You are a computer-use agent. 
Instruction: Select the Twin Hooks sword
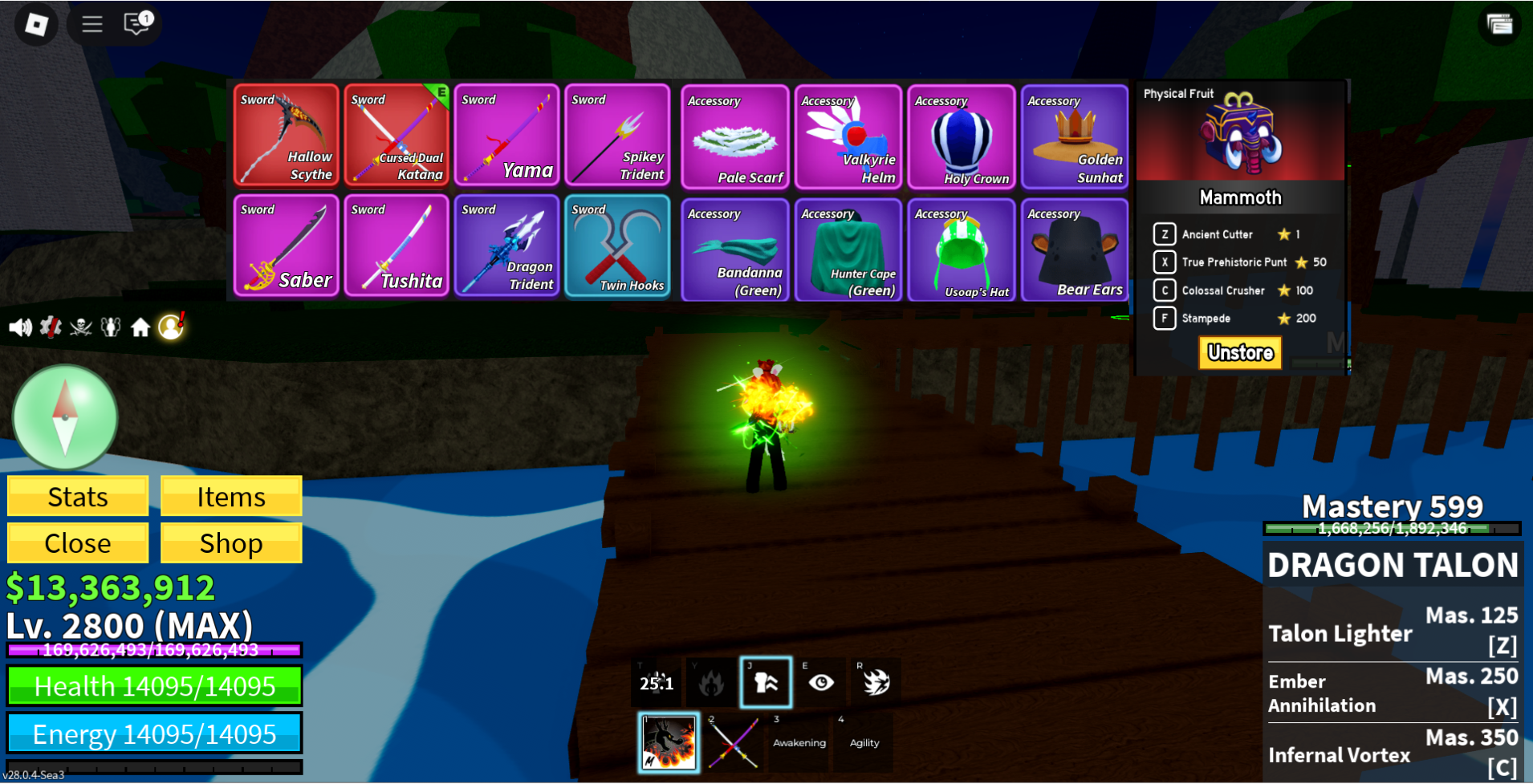tap(616, 246)
